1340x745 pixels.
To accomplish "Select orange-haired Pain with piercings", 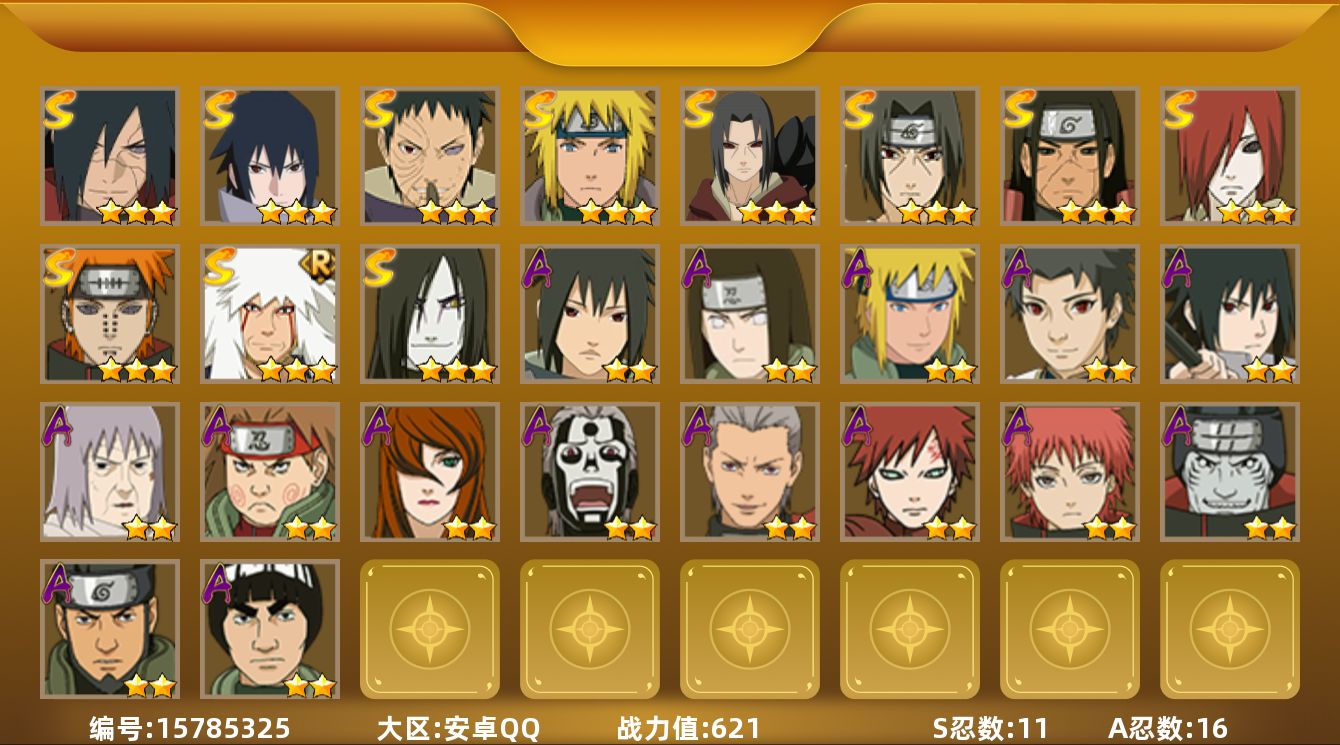I will point(110,314).
